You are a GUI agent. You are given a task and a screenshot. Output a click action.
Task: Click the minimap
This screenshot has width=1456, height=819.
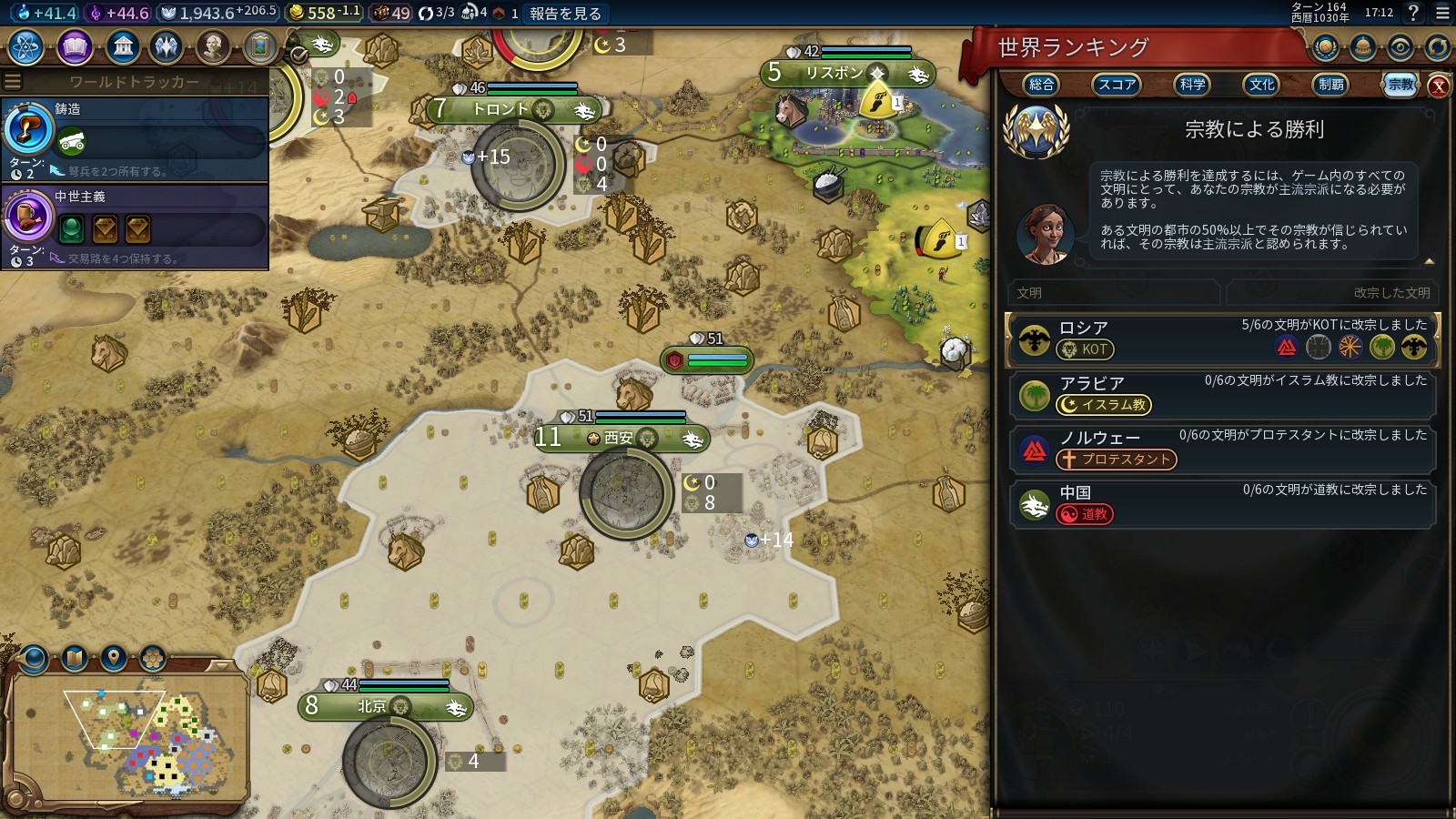click(129, 735)
